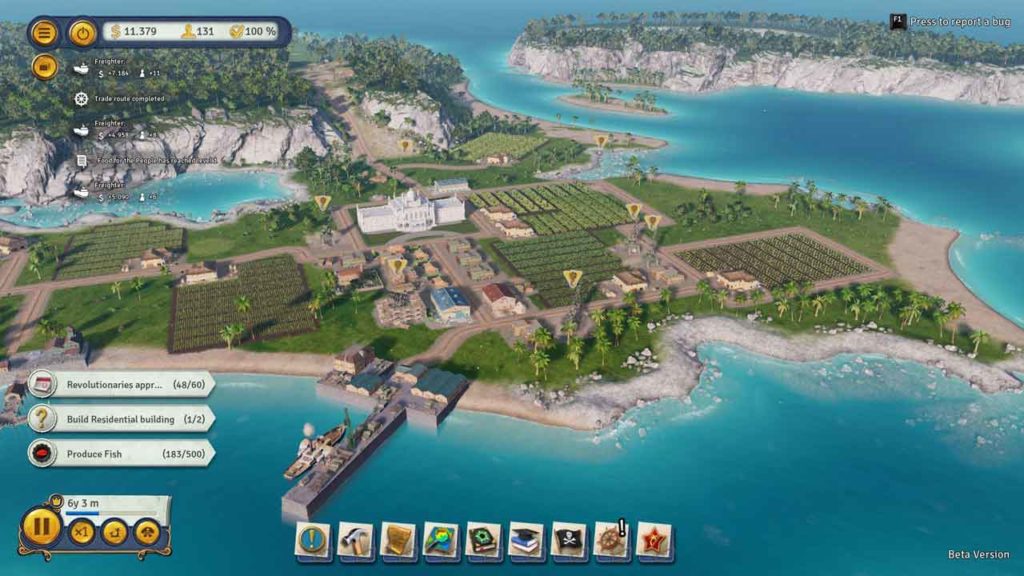Pause the game with the pause button
Screen dimensions: 1024x576
(41, 527)
